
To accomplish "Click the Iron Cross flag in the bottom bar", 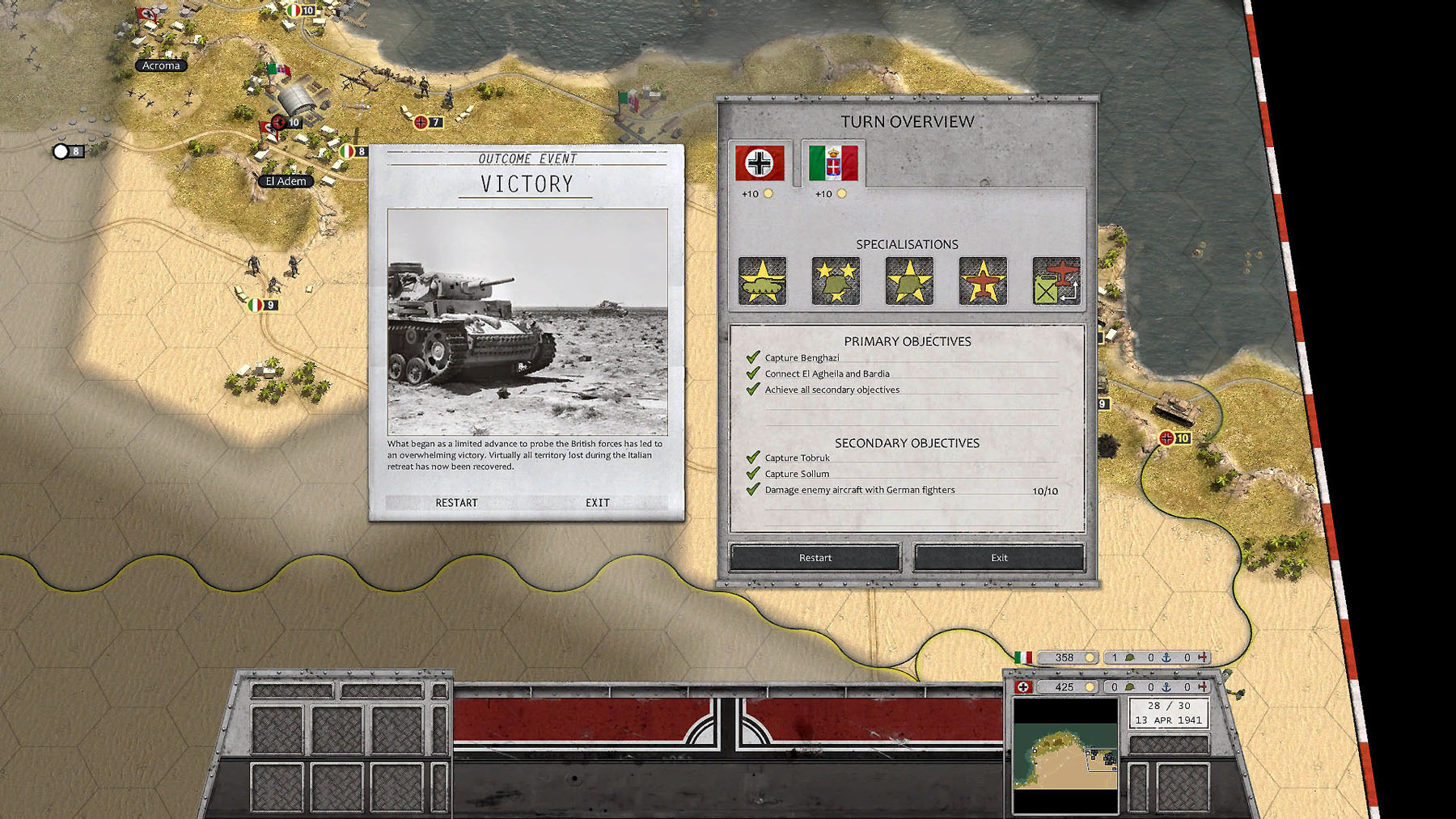I will pos(1021,686).
